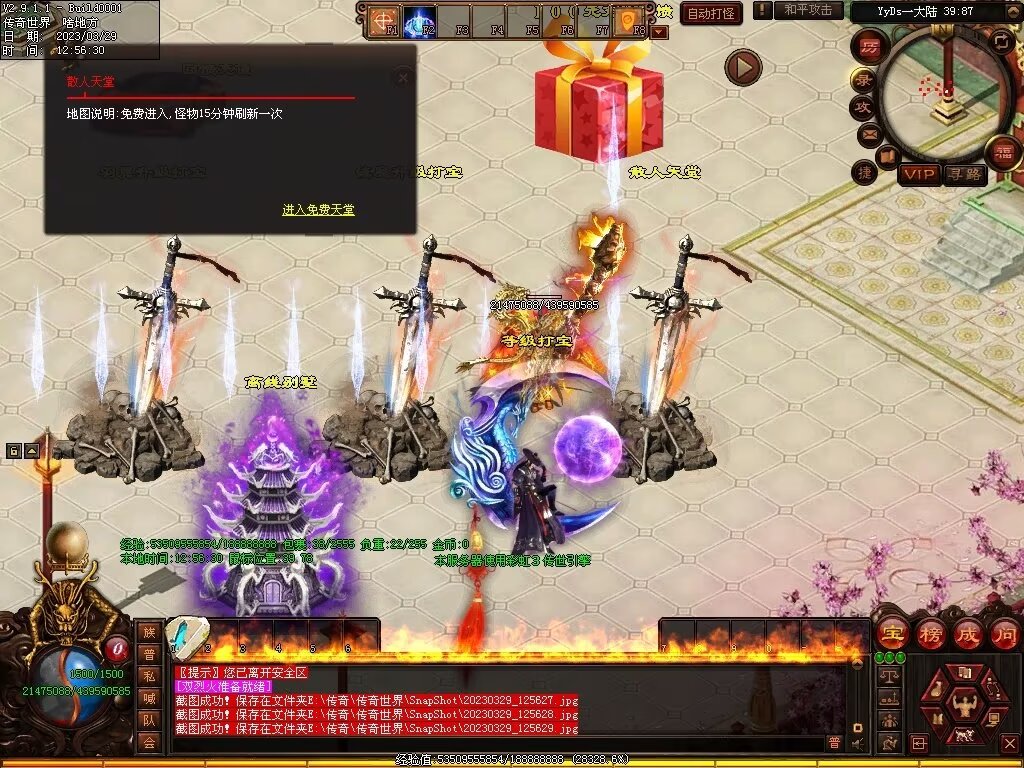Screen dimensions: 1024x768
Task: Toggle the 自动打怪 auto-fight button
Action: tap(710, 13)
